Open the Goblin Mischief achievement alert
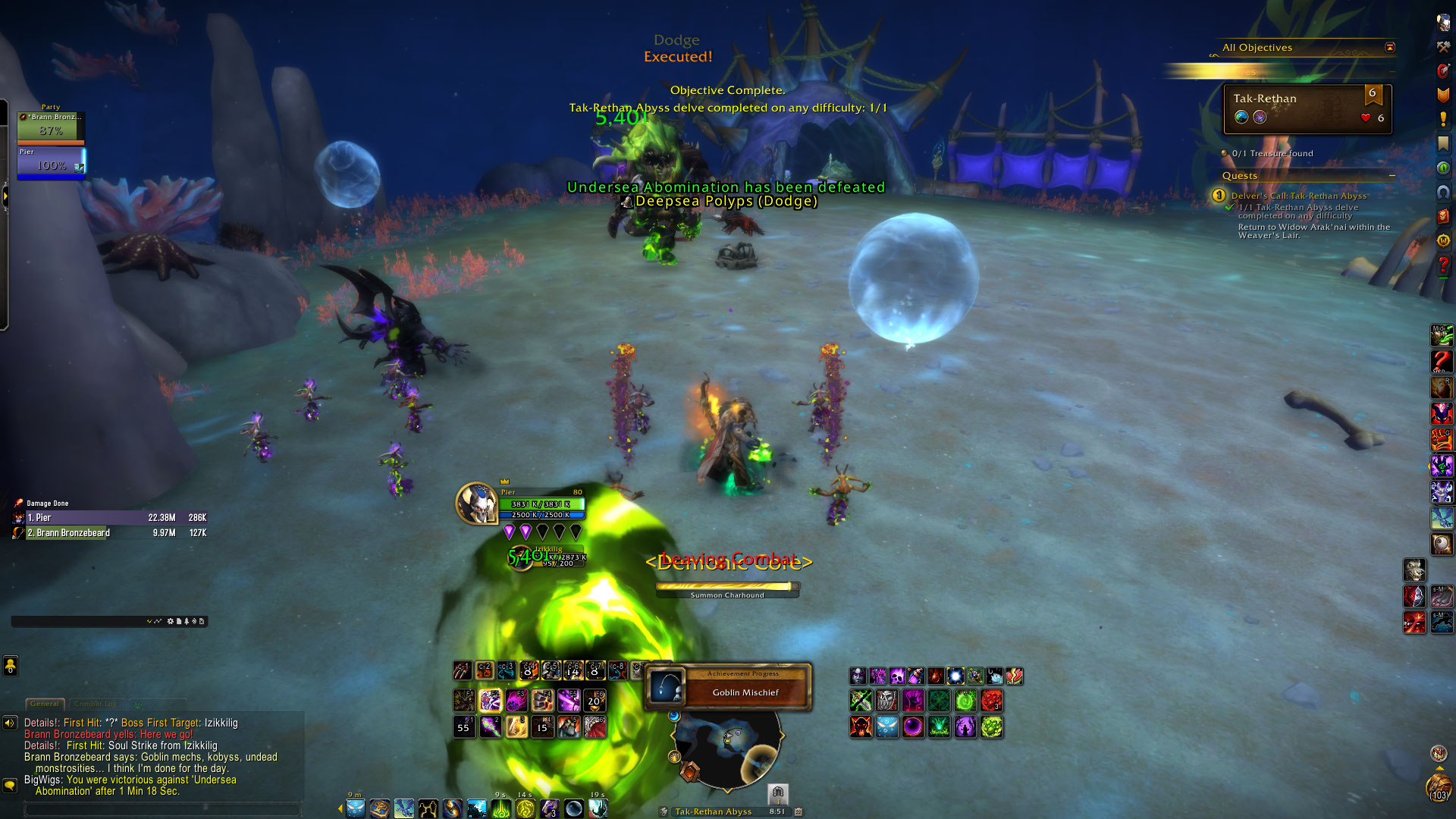This screenshot has height=819, width=1456. click(728, 687)
